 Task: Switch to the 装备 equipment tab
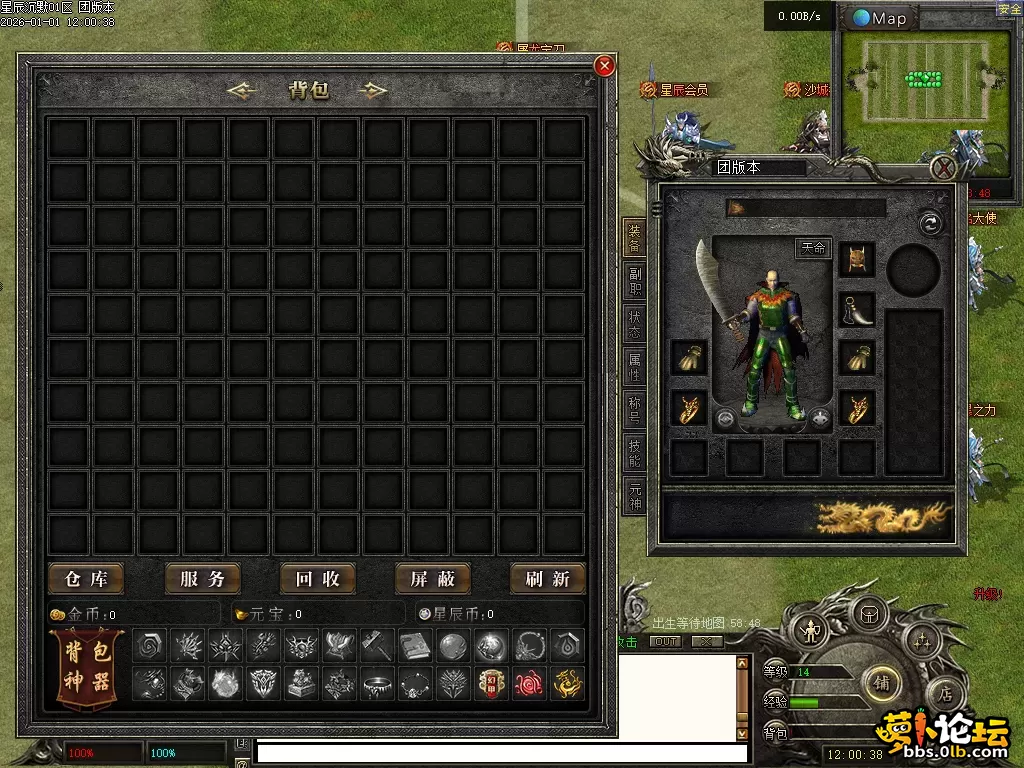(x=634, y=238)
